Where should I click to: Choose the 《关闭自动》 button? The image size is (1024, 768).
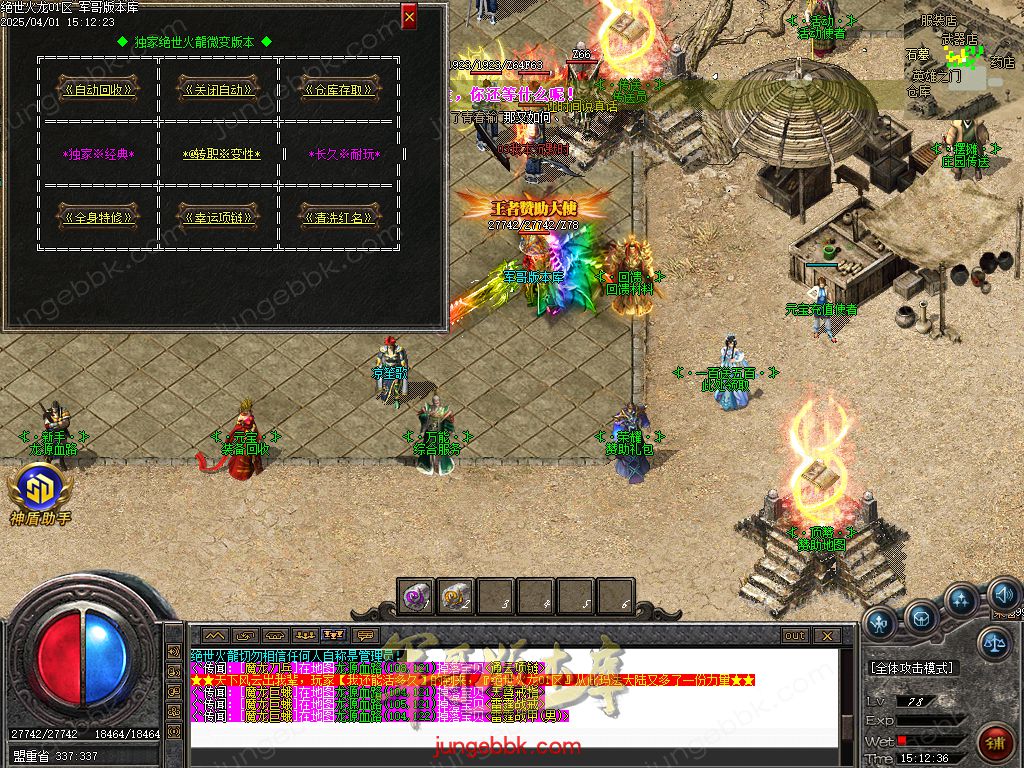[218, 89]
